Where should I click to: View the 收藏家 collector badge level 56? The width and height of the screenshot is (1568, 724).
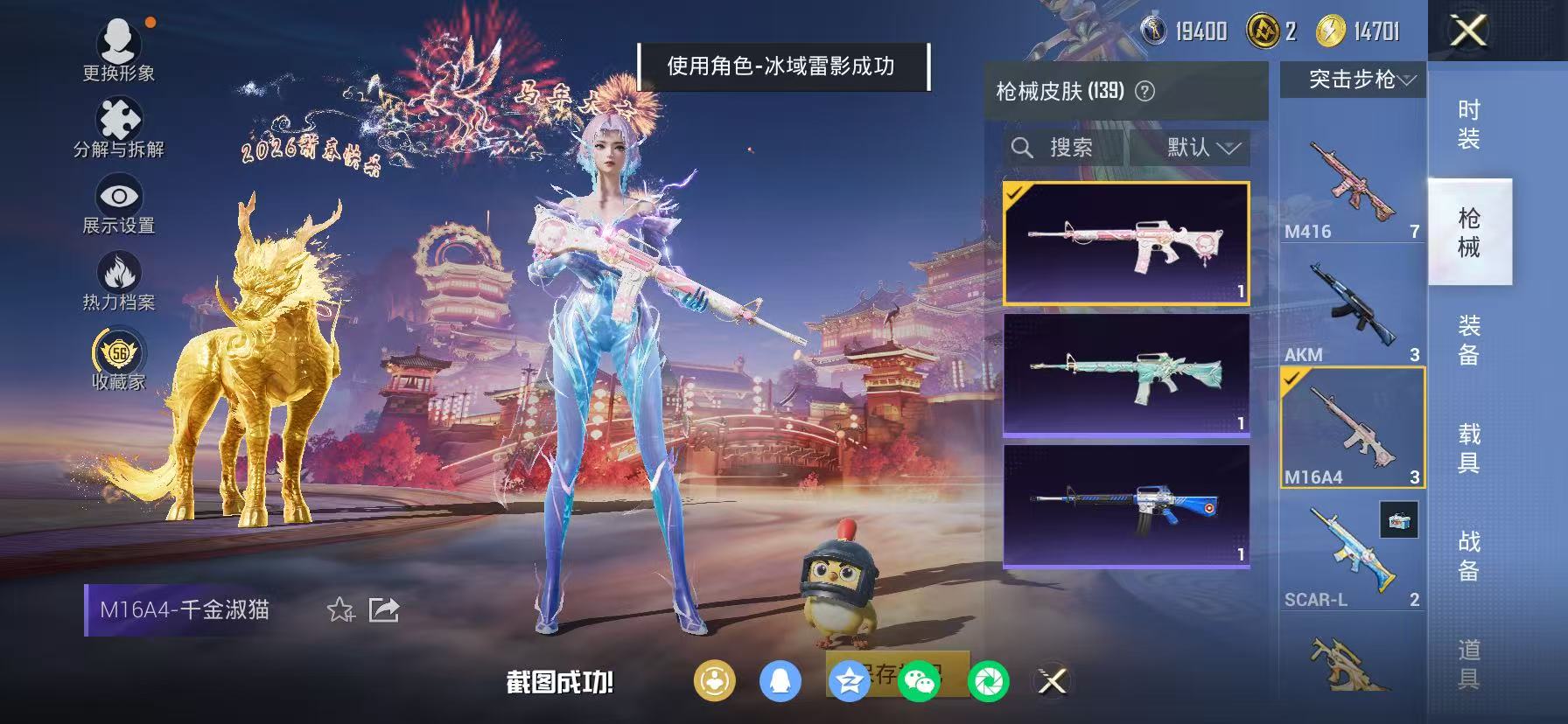(120, 355)
